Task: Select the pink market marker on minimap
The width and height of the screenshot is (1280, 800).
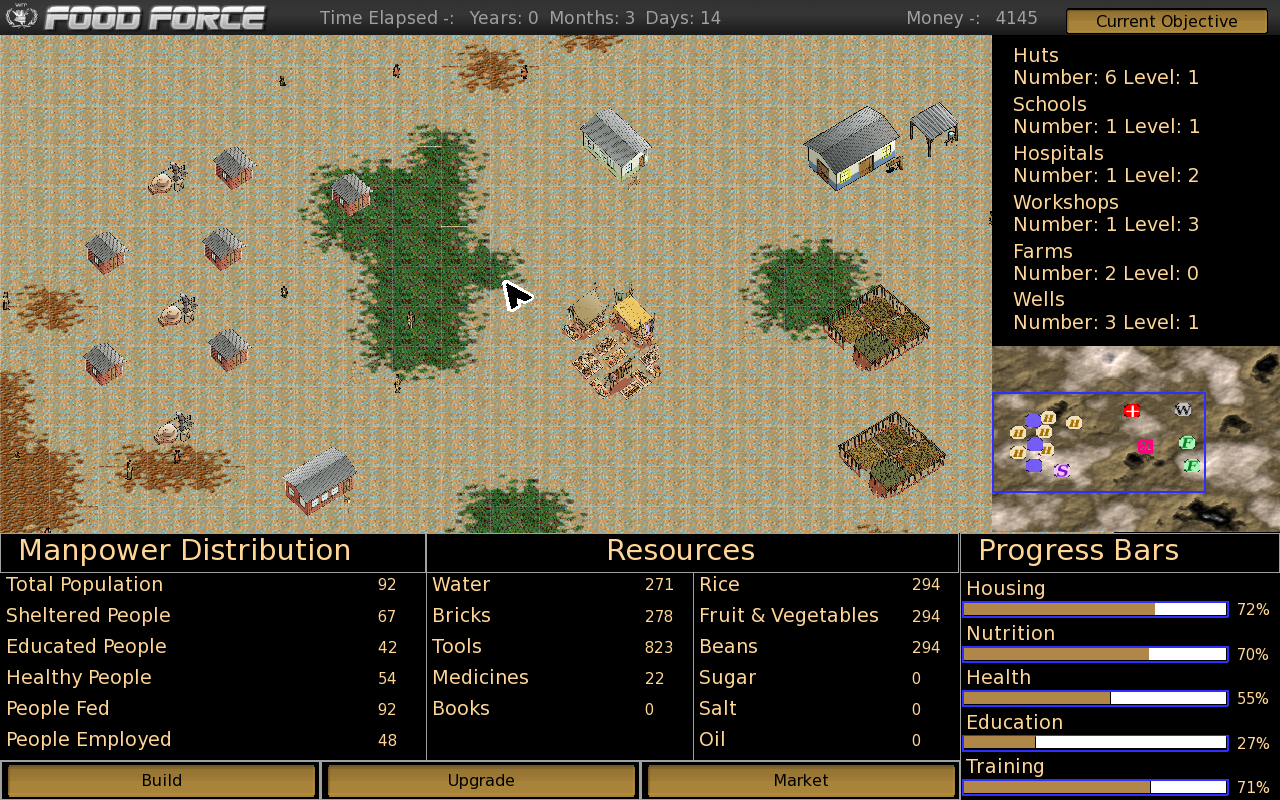Action: pos(1146,446)
